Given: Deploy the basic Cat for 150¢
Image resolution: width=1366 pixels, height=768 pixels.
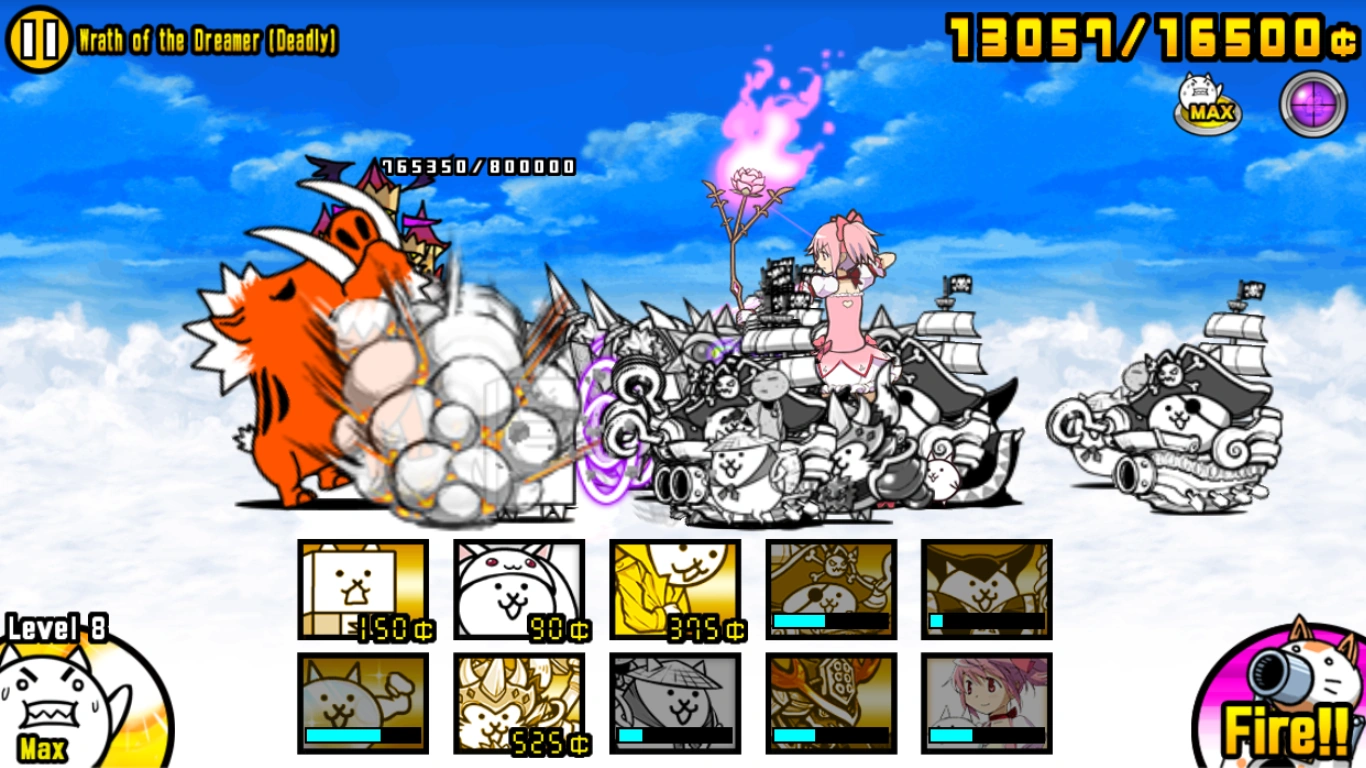Looking at the screenshot, I should click(361, 590).
